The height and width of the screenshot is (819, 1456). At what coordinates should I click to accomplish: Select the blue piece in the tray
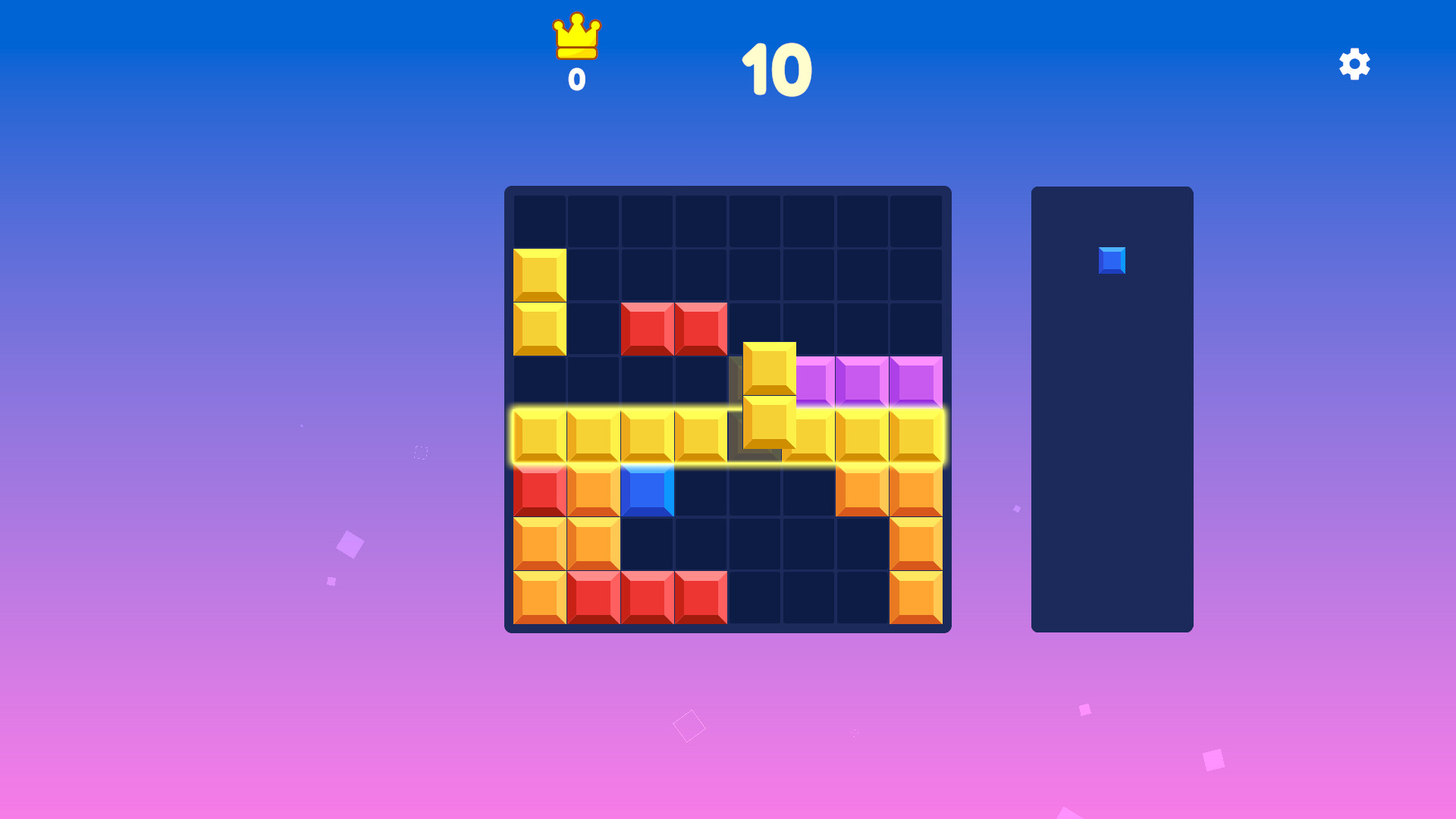coord(1111,259)
